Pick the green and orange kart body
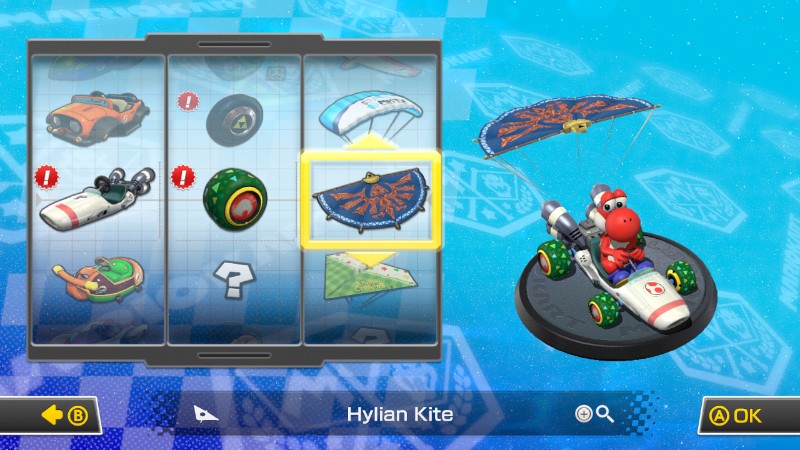Screen dimensions: 800x450 [x=97, y=280]
